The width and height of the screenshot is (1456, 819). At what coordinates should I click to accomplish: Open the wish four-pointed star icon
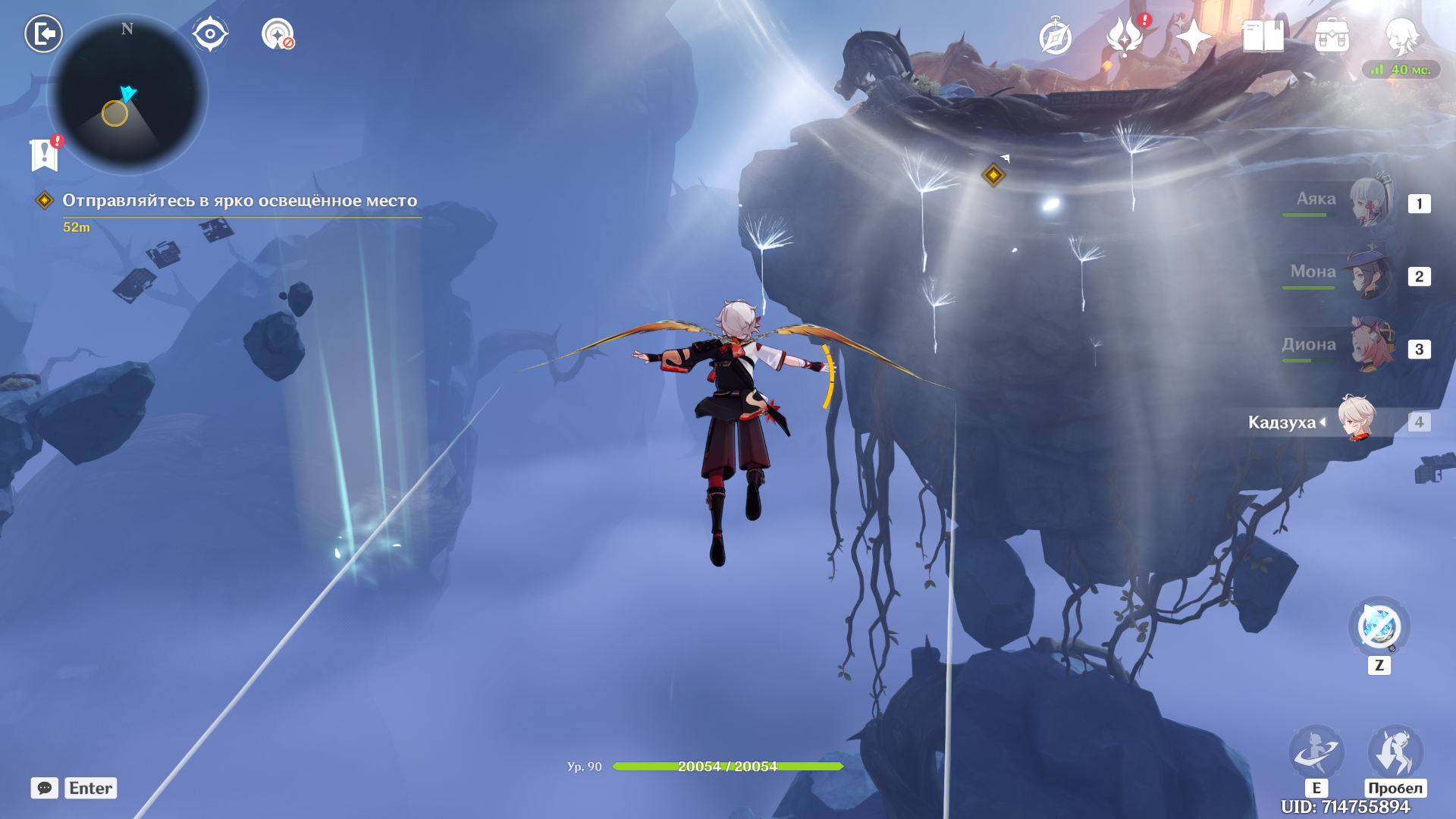1193,36
